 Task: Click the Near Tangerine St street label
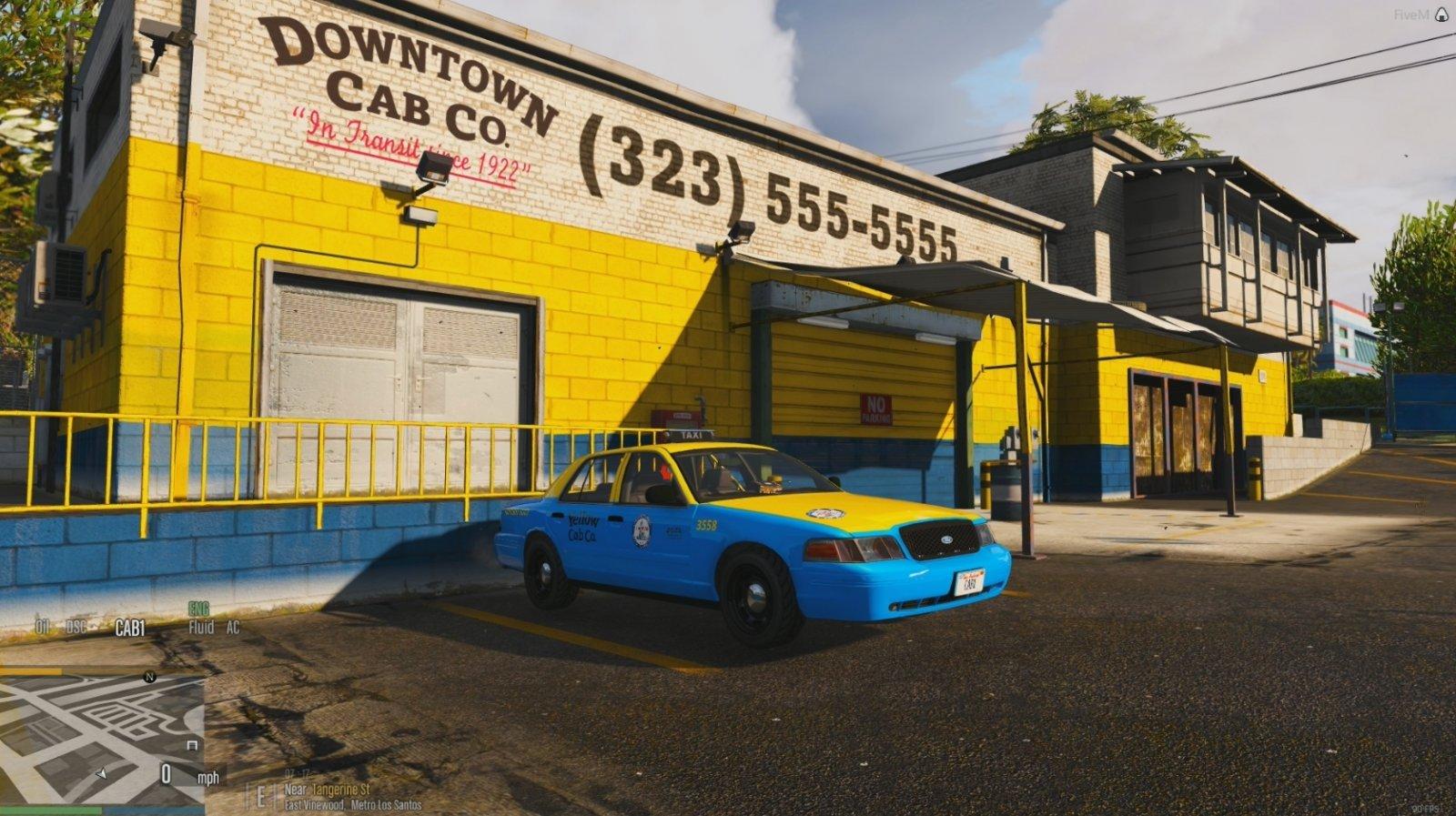click(x=329, y=789)
